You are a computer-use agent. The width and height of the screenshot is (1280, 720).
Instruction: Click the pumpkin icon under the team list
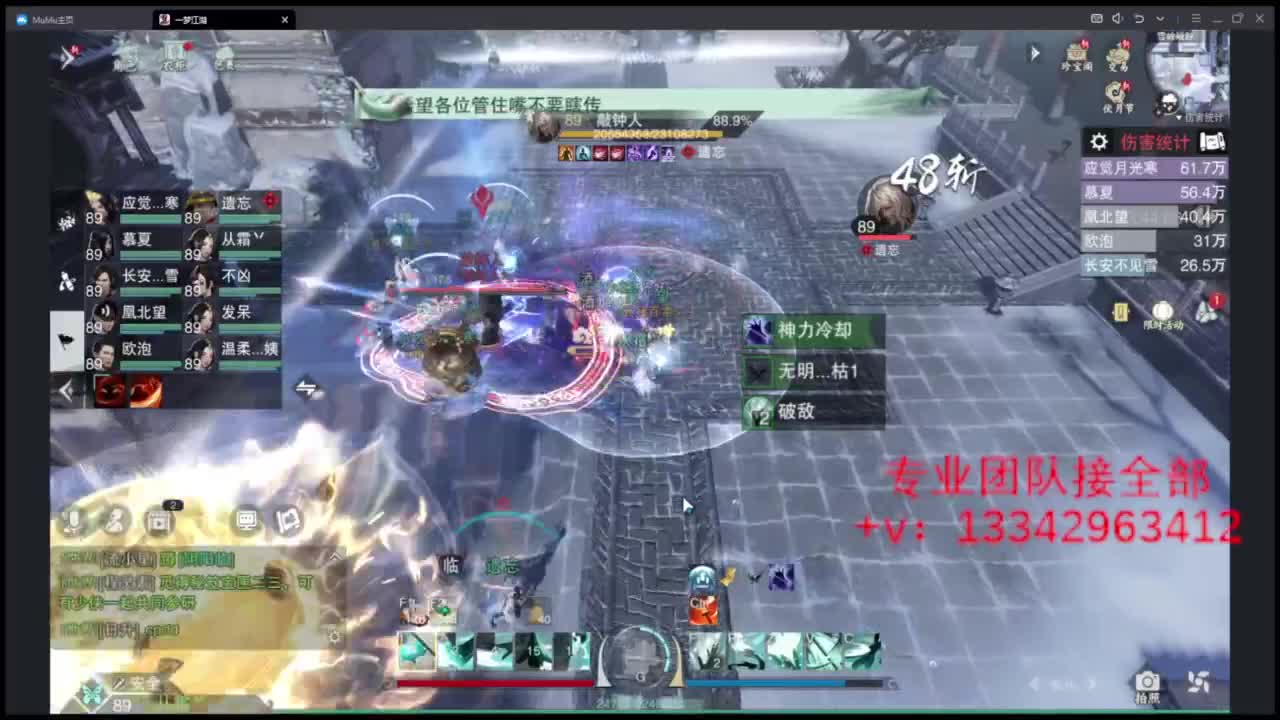coord(113,392)
